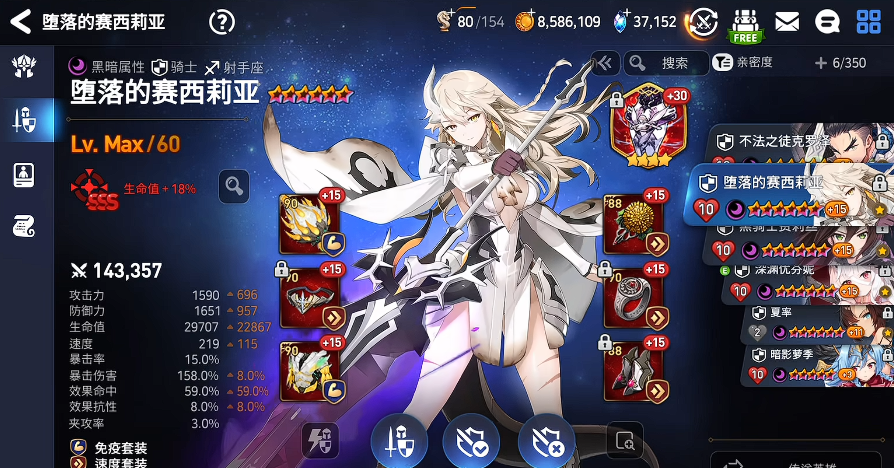Claim the FREE shop icon
894x468 pixels.
(746, 24)
